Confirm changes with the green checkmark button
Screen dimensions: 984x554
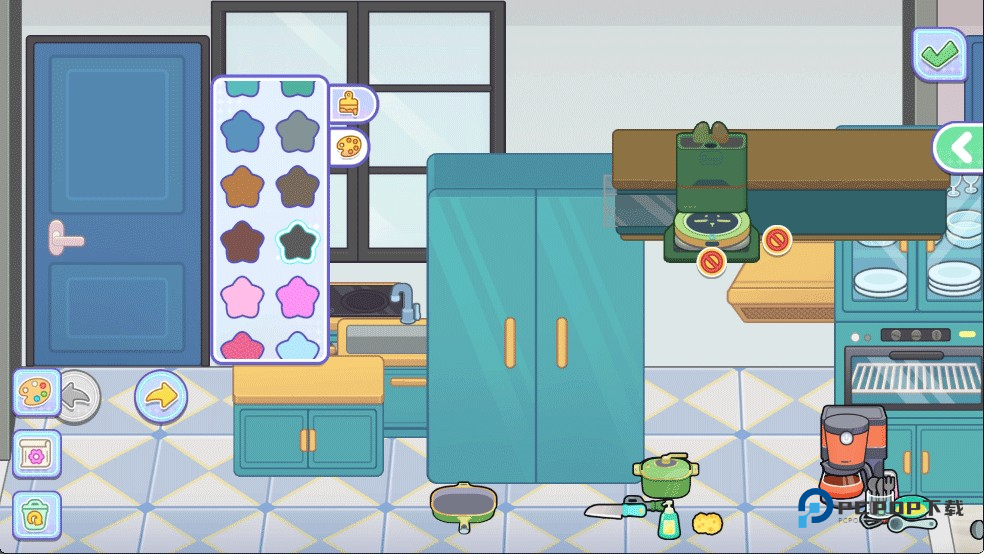pos(939,54)
